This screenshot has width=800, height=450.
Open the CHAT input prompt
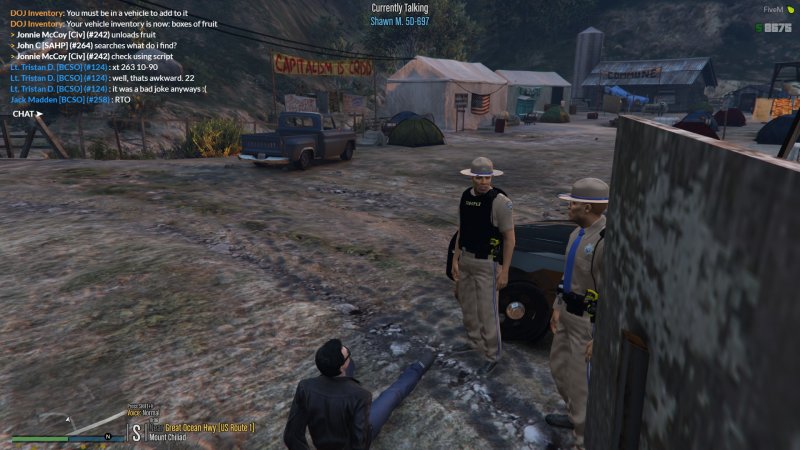pyautogui.click(x=26, y=113)
